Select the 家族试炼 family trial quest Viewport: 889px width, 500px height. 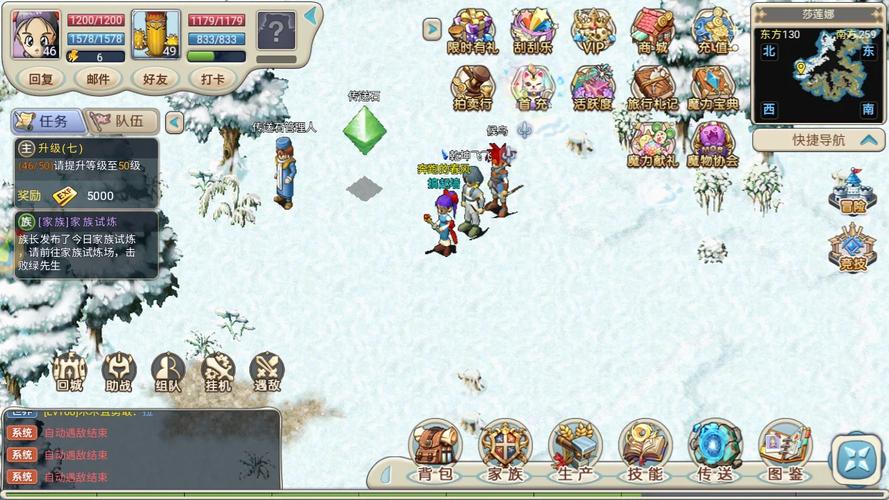pos(85,243)
